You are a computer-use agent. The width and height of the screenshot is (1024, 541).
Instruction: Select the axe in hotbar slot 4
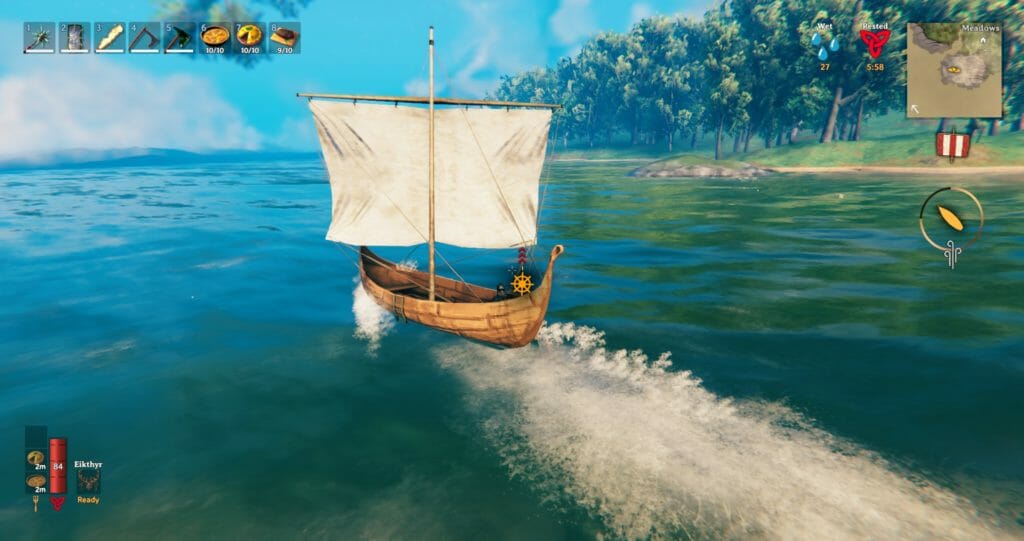[144, 38]
